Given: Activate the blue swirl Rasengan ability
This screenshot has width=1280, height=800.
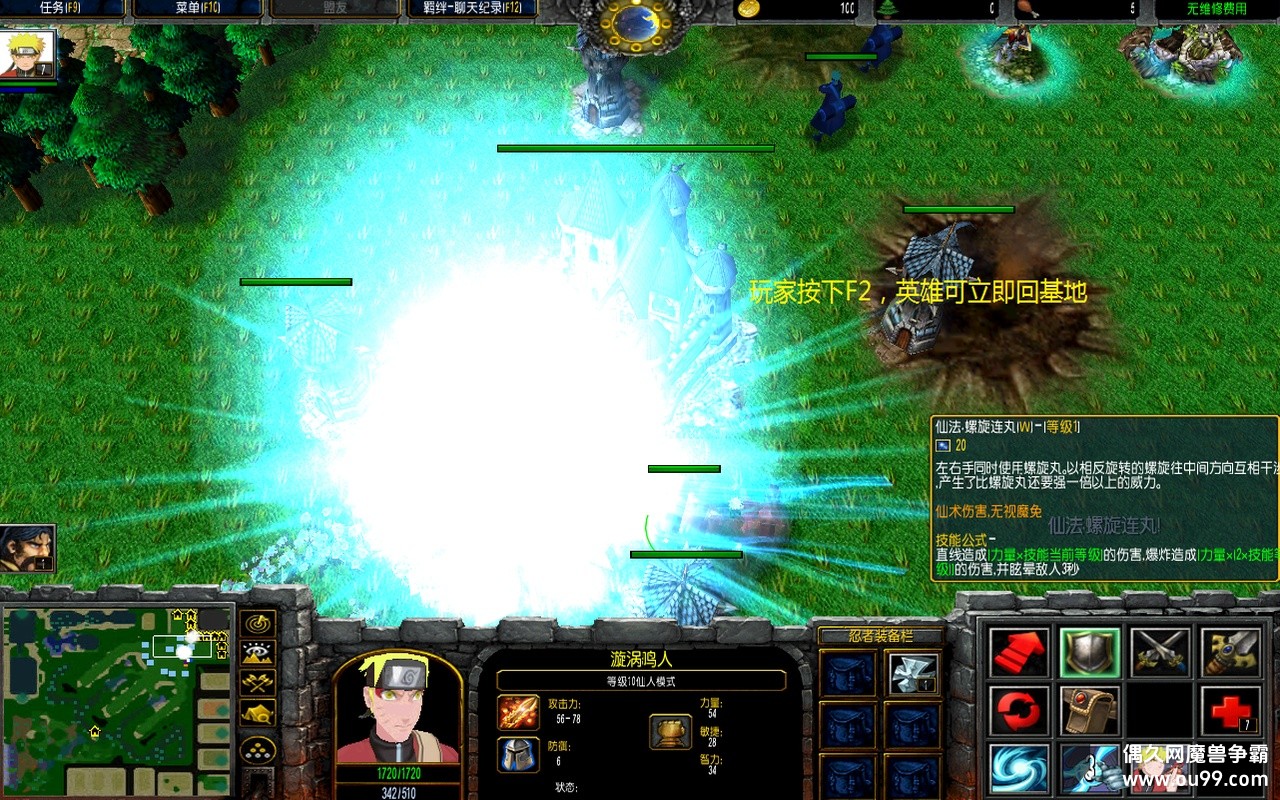Looking at the screenshot, I should 1020,768.
